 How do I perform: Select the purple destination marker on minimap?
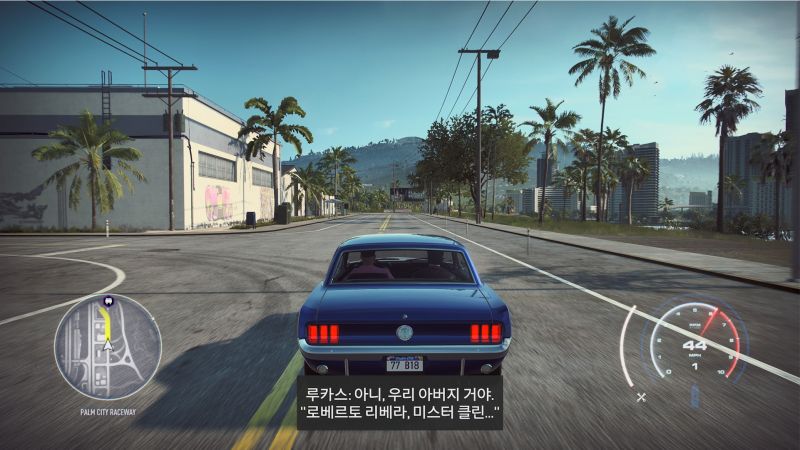point(108,300)
